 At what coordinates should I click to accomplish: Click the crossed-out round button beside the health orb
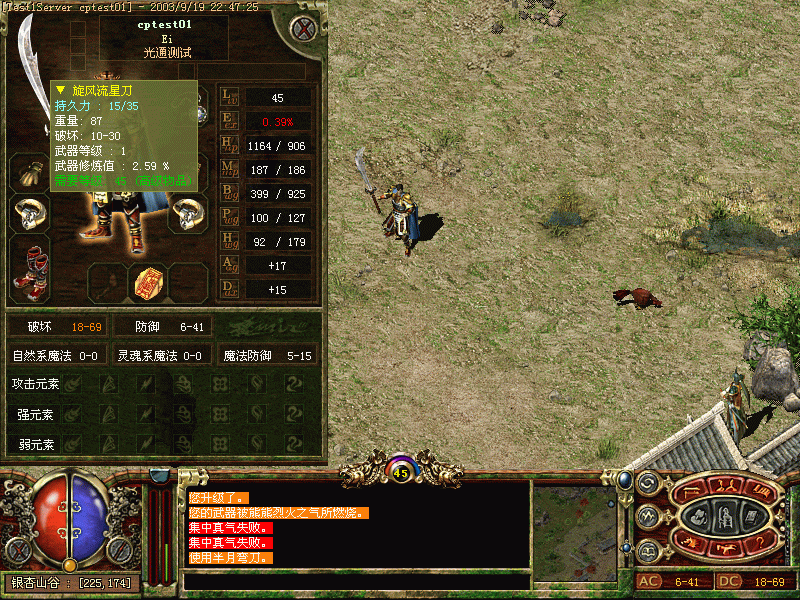(x=16, y=550)
